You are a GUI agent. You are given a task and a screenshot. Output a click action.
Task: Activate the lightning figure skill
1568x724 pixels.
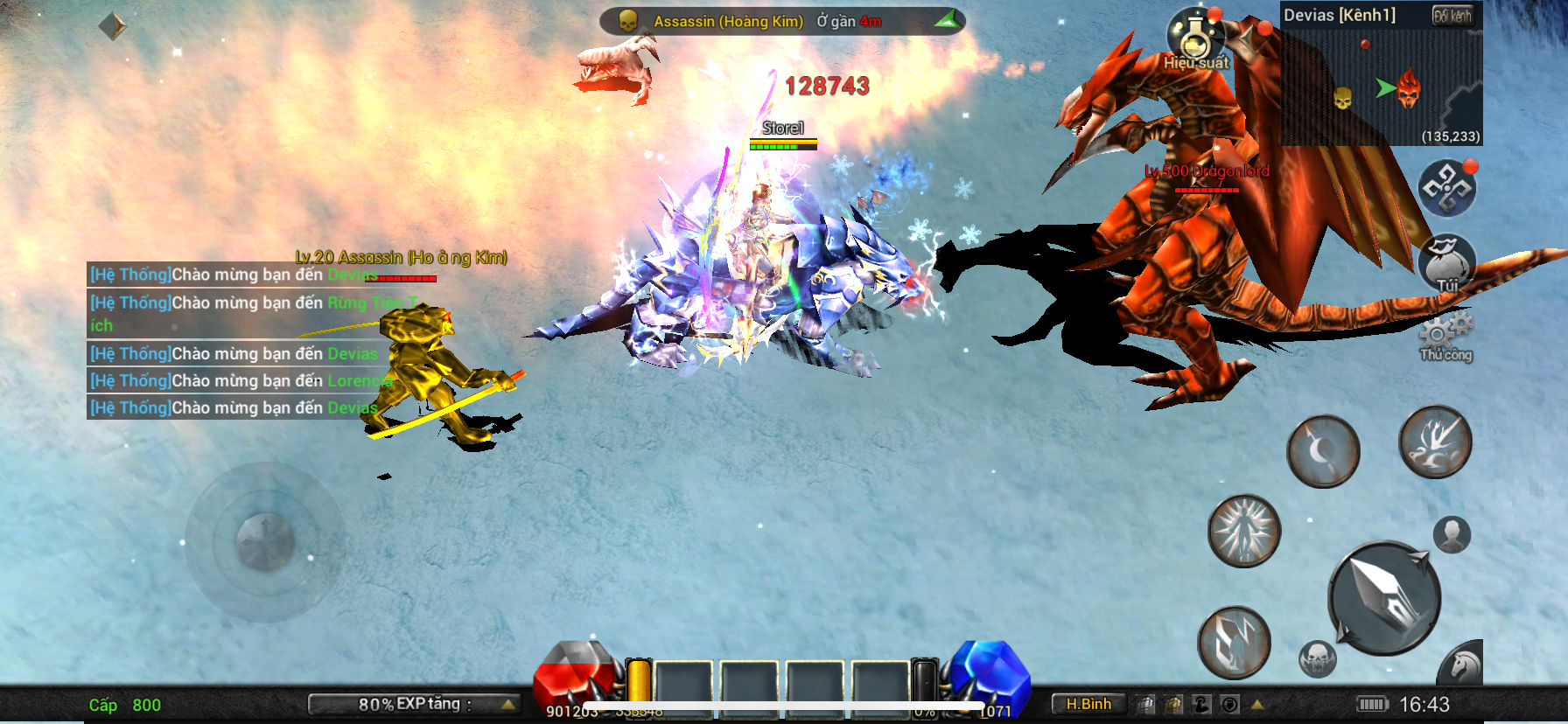[x=1234, y=643]
